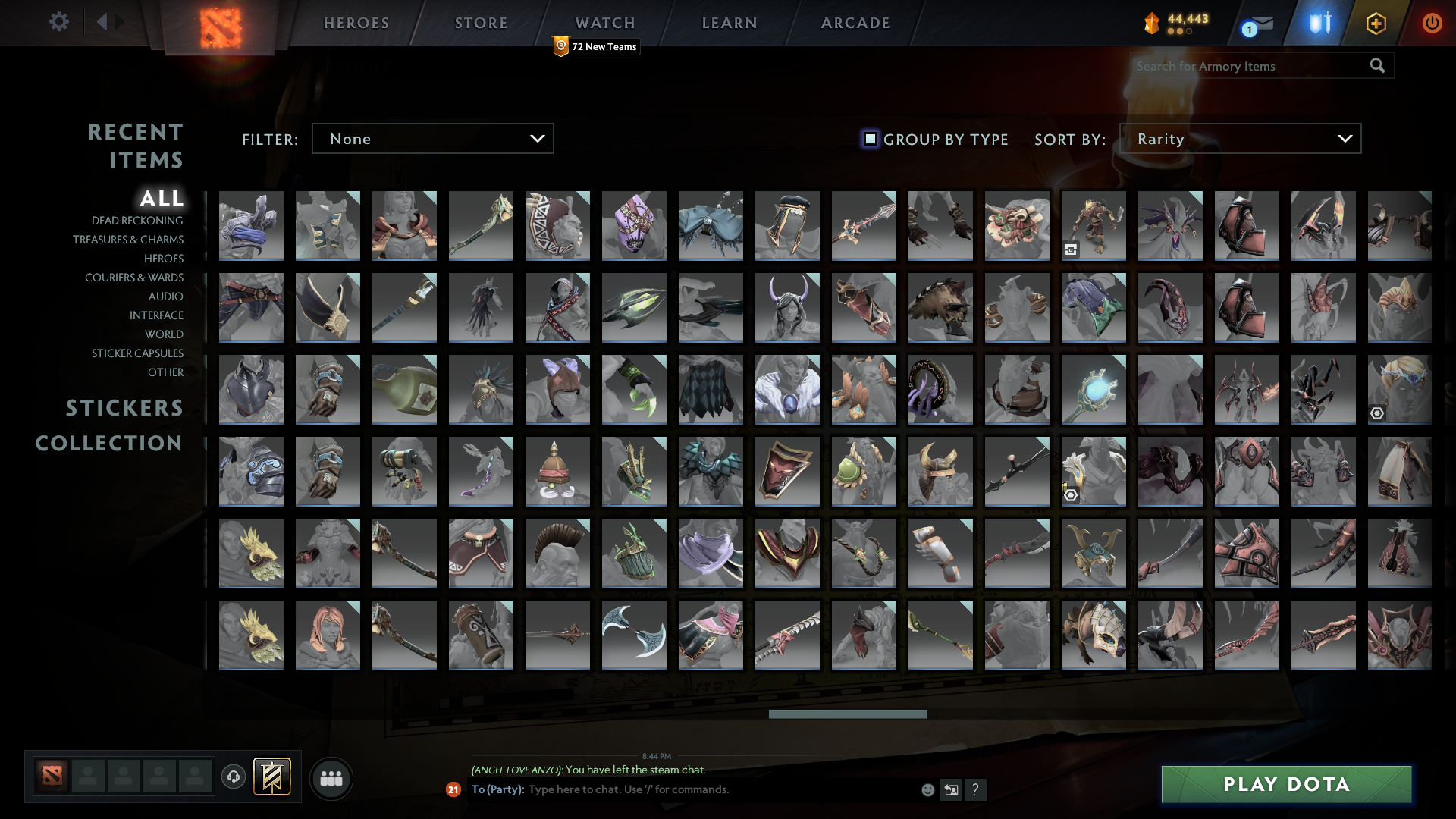Image resolution: width=1456 pixels, height=819 pixels.
Task: Open the settings gear
Action: pos(59,22)
